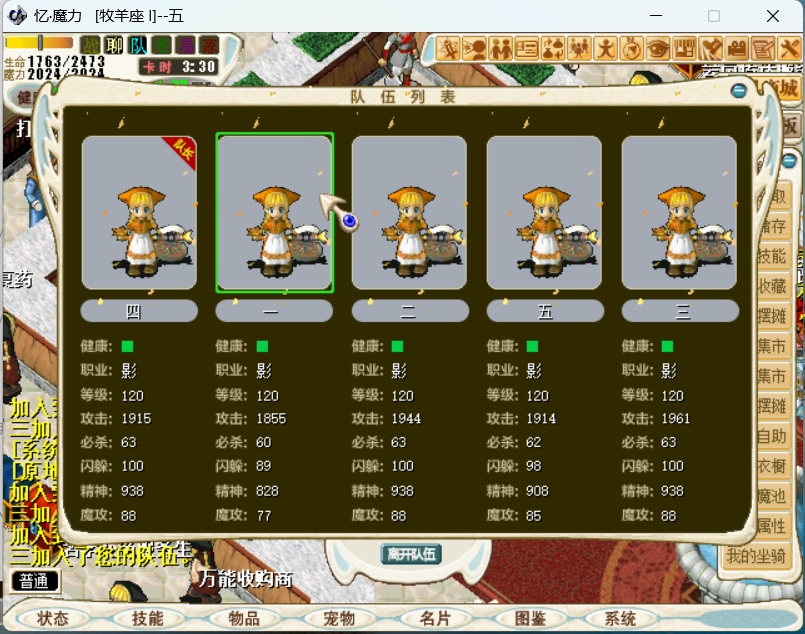
Task: Open the 技能 skills menu
Action: 147,619
